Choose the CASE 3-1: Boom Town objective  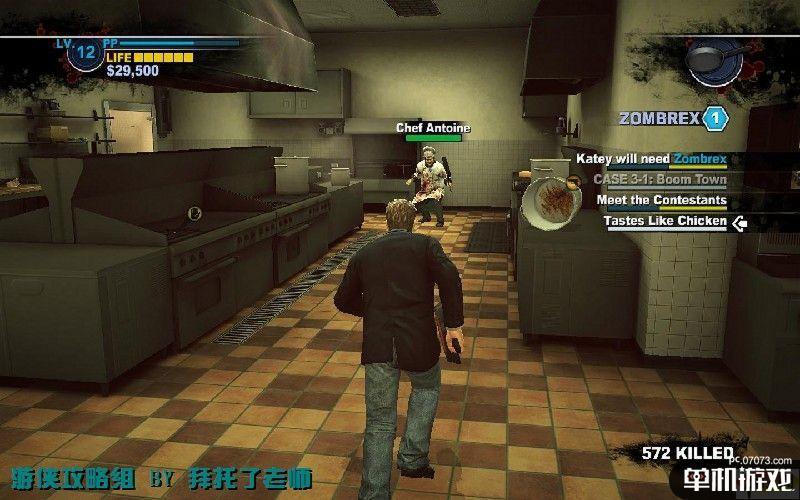pyautogui.click(x=659, y=180)
